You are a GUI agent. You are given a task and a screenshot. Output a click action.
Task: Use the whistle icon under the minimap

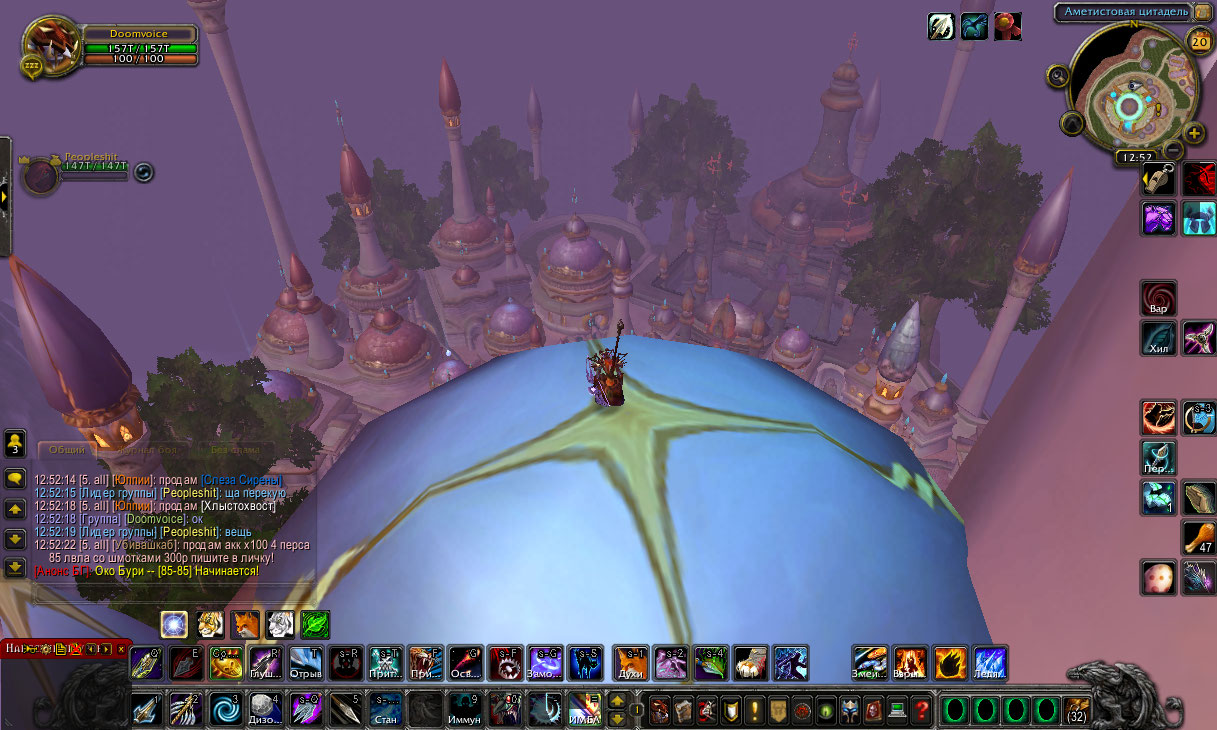(1158, 179)
